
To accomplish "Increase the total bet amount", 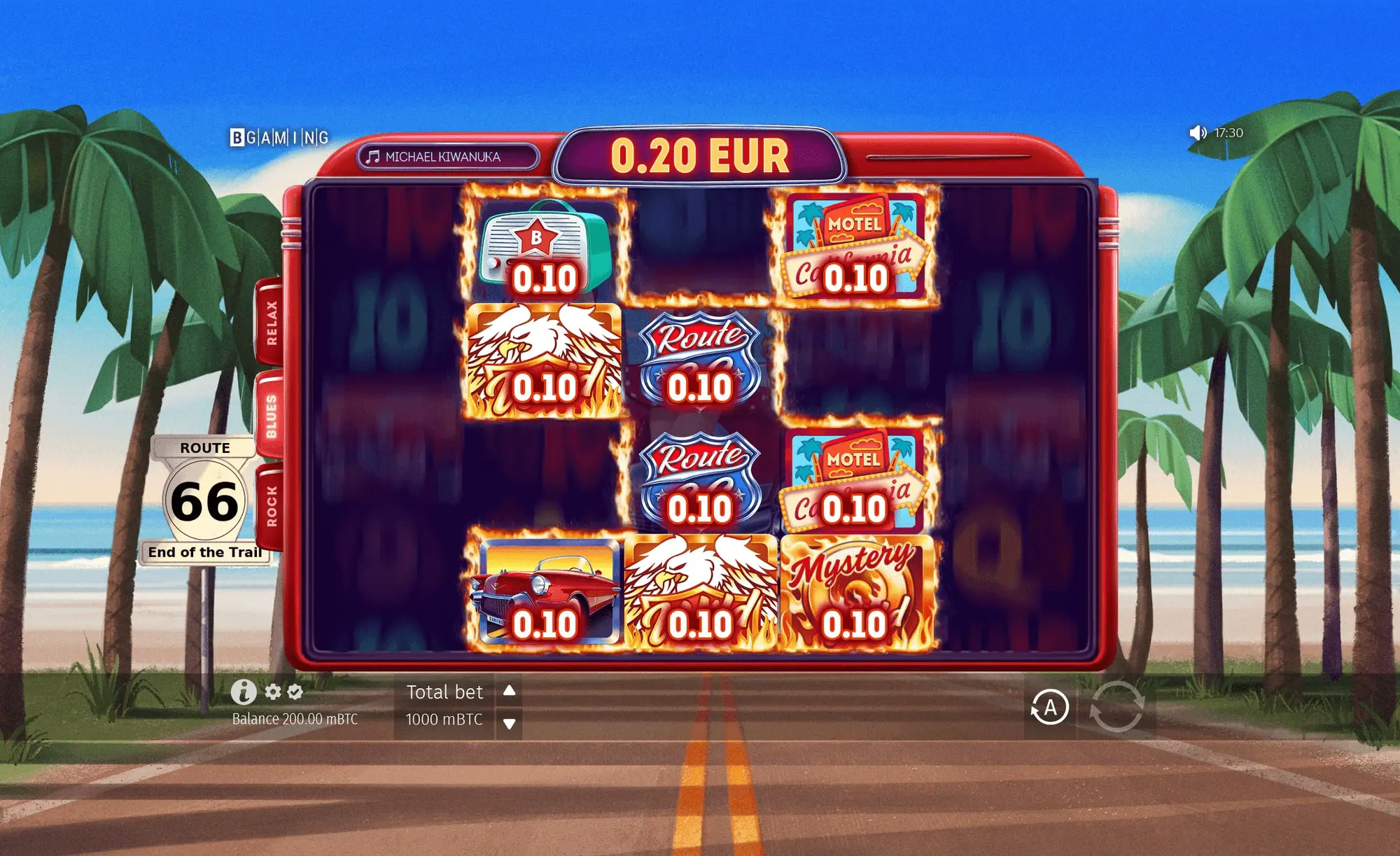I will point(510,691).
